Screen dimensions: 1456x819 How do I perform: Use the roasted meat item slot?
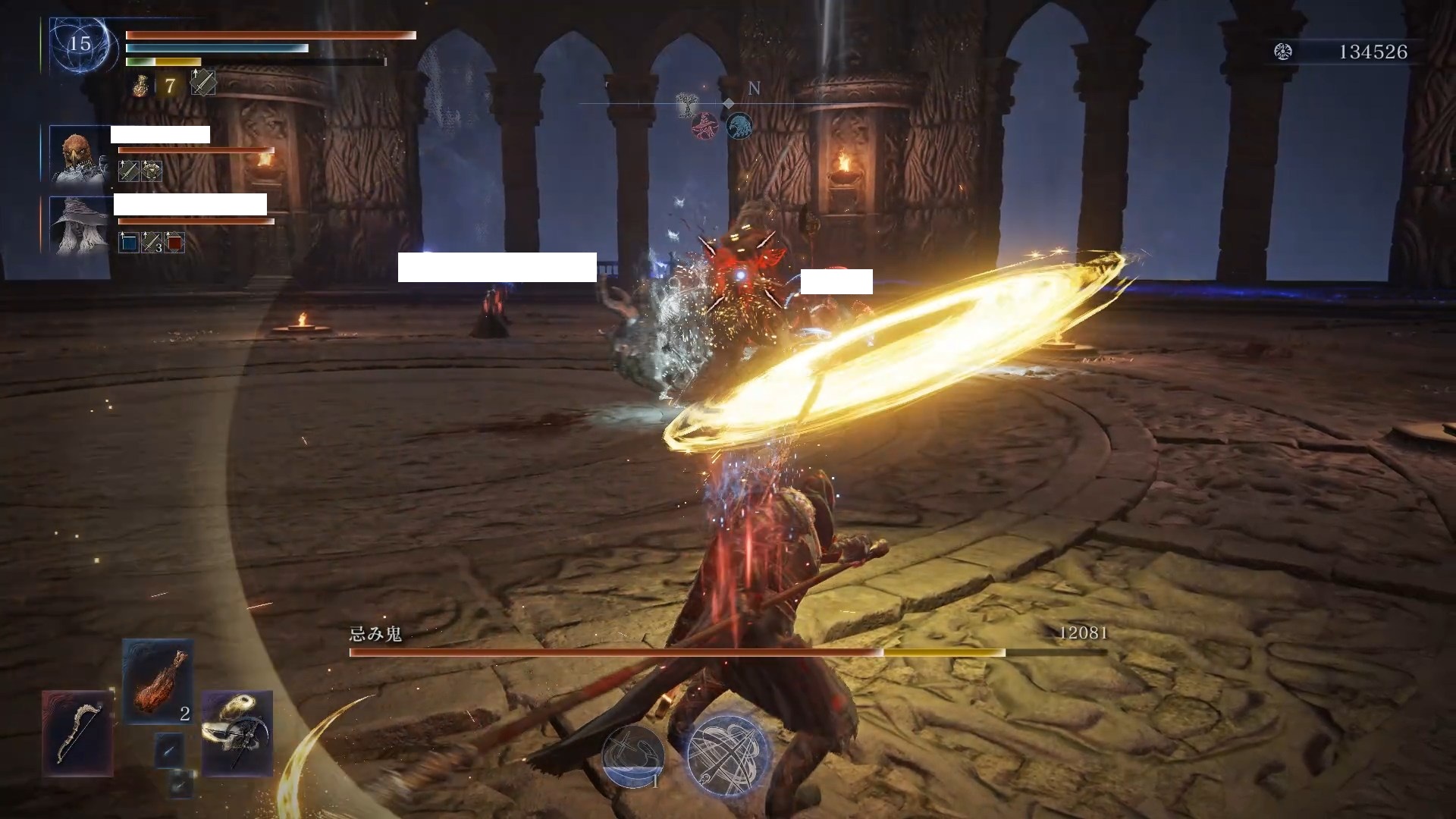158,681
